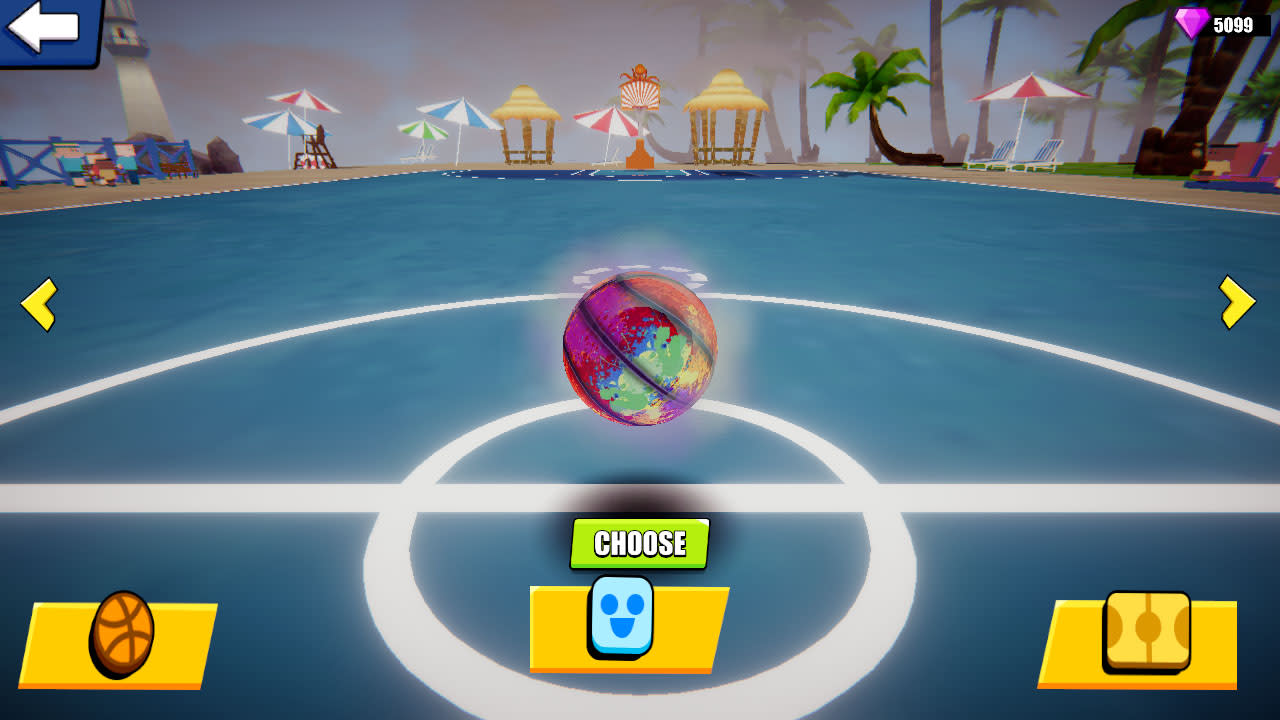Select the court customization tile icon
The height and width of the screenshot is (720, 1280).
(1148, 630)
